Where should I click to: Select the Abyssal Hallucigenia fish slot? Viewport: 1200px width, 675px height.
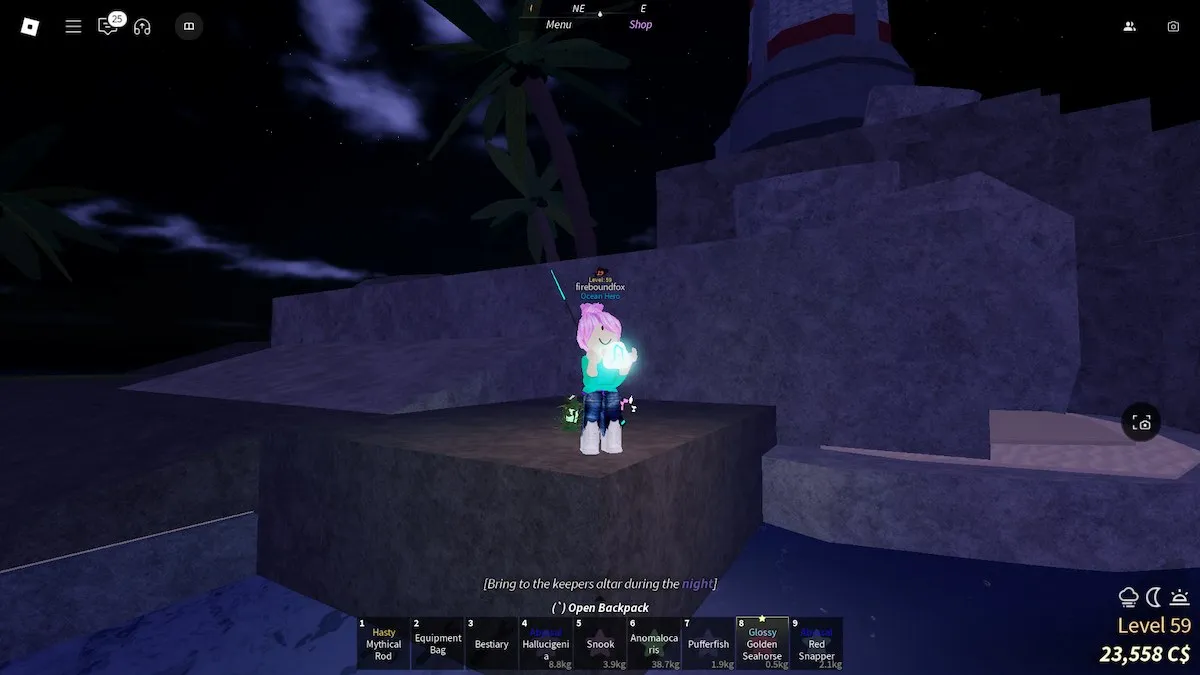[546, 643]
